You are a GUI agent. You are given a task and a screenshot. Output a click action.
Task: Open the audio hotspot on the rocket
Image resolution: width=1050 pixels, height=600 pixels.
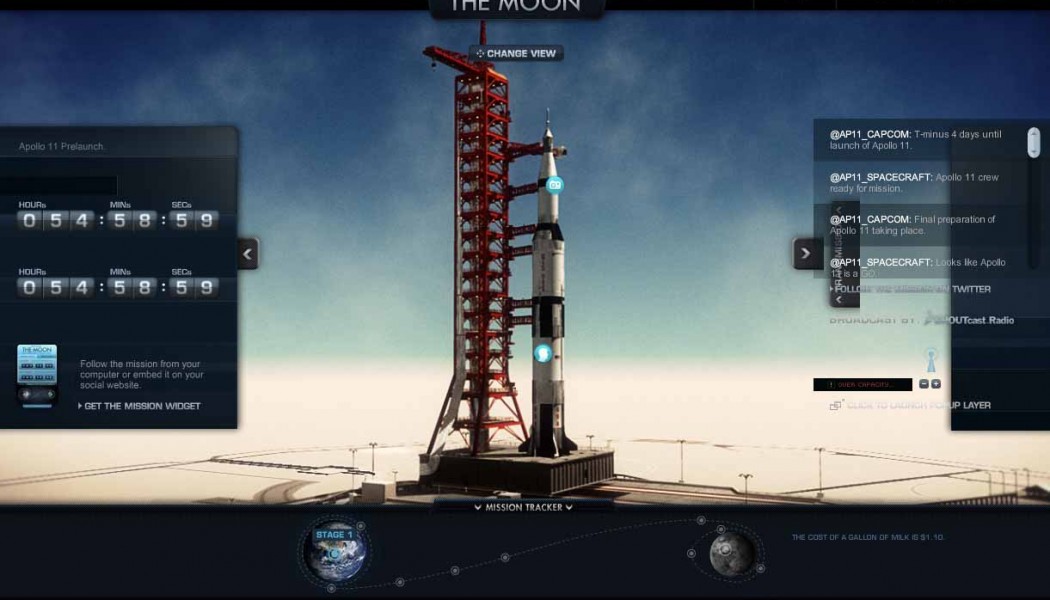[x=543, y=352]
